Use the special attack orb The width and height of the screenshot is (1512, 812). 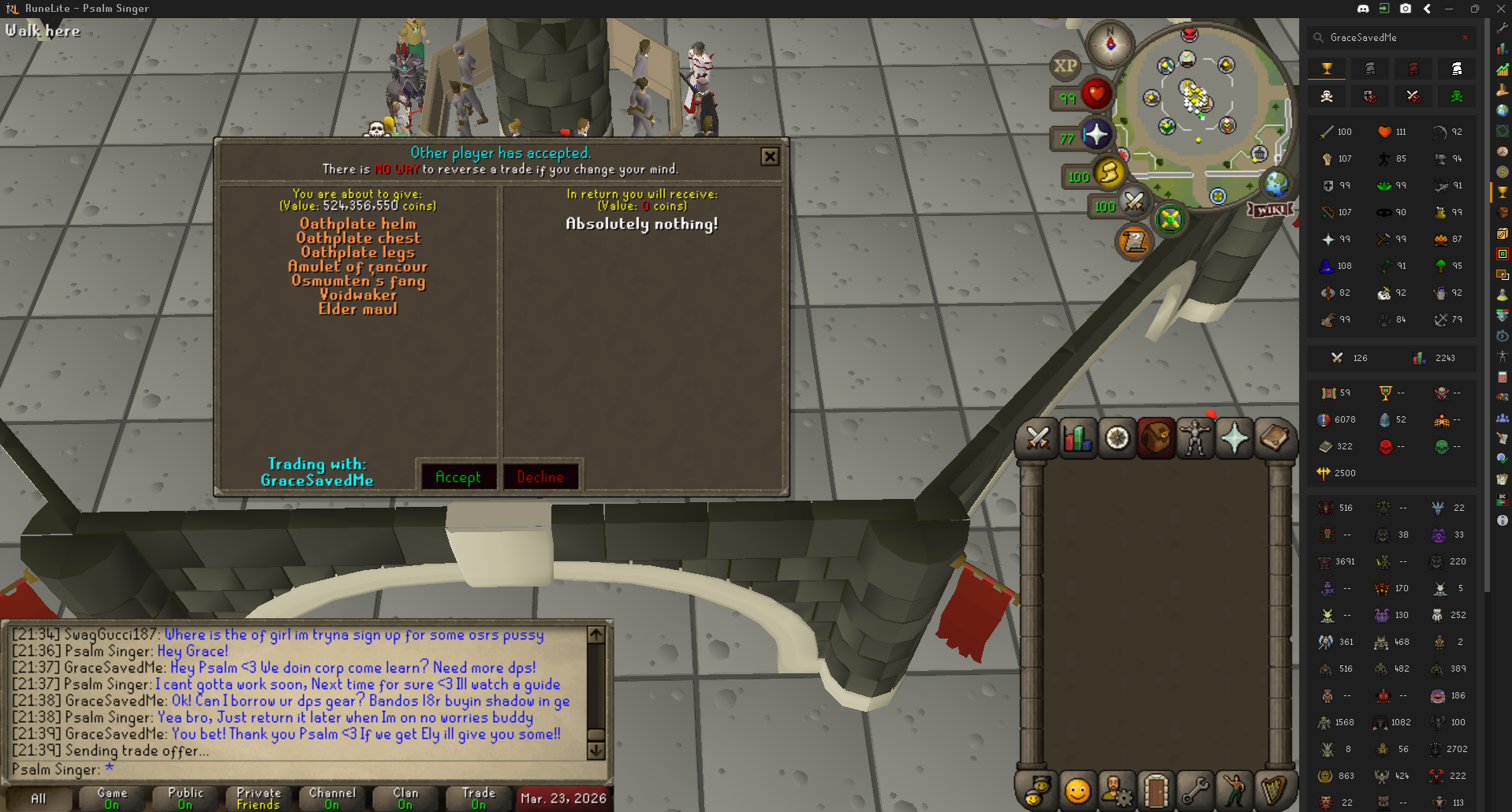1133,203
